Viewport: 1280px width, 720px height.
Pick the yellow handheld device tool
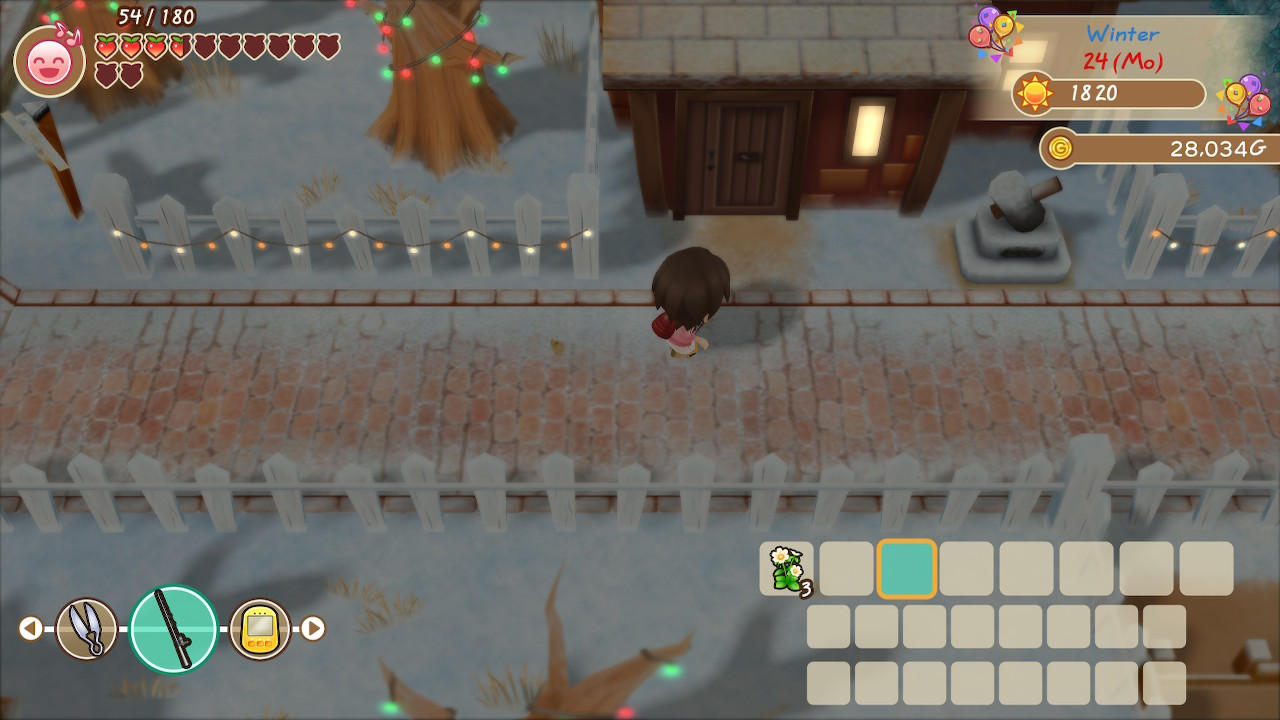260,629
